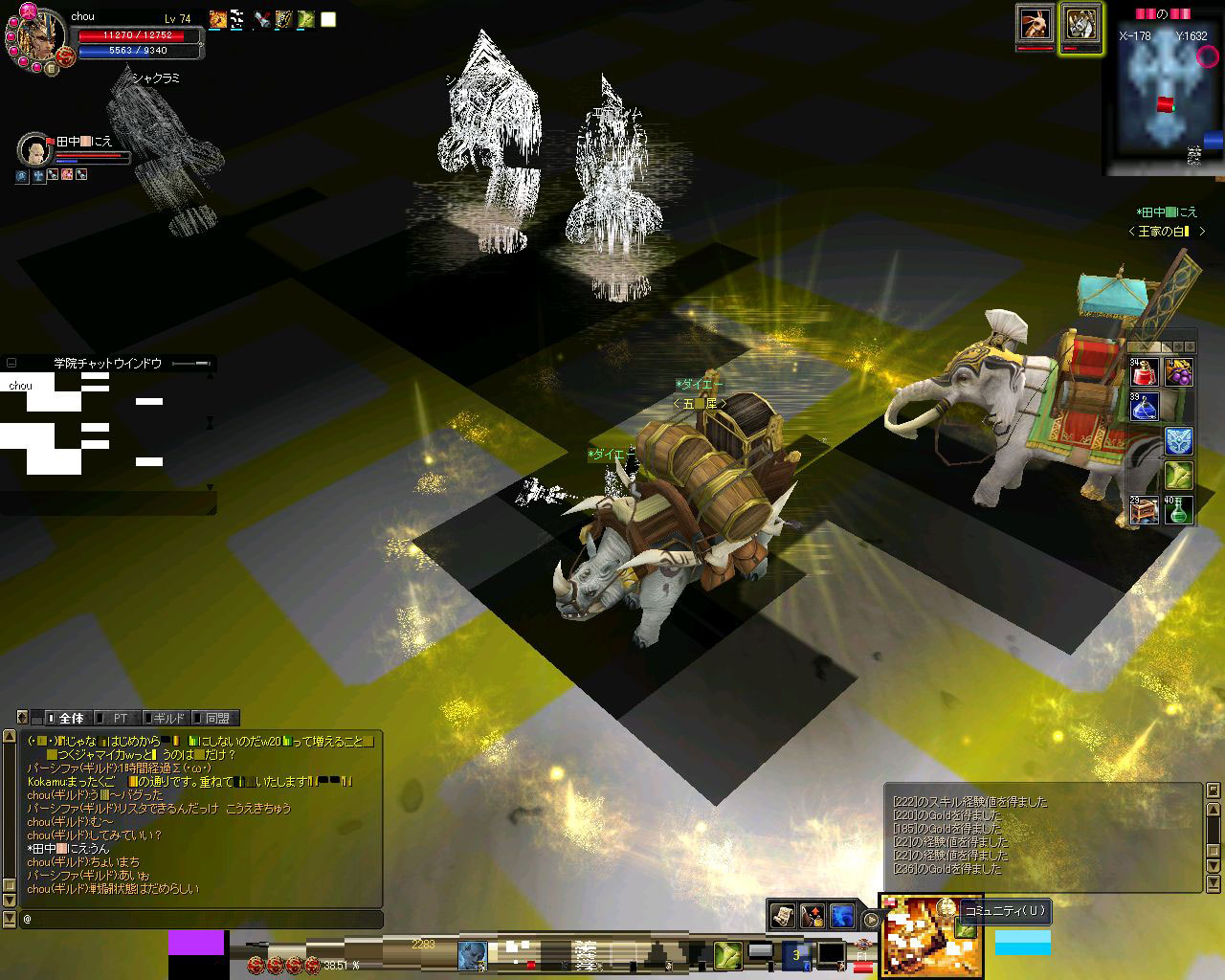Use the red health potion slot
This screenshot has width=1225, height=980.
[x=1145, y=372]
